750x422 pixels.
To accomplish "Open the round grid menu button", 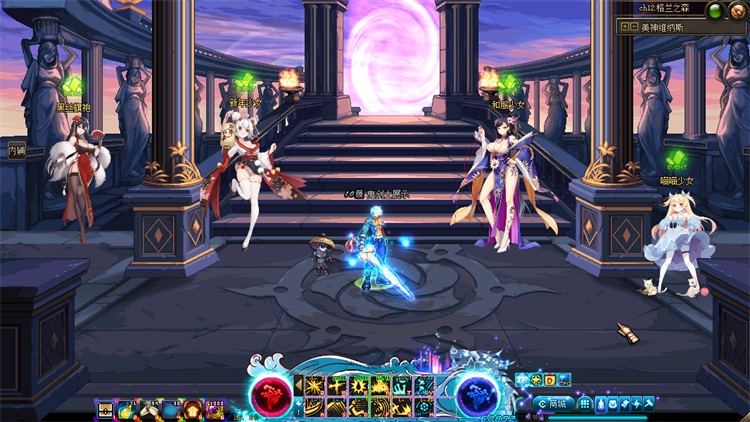I will pyautogui.click(x=586, y=404).
